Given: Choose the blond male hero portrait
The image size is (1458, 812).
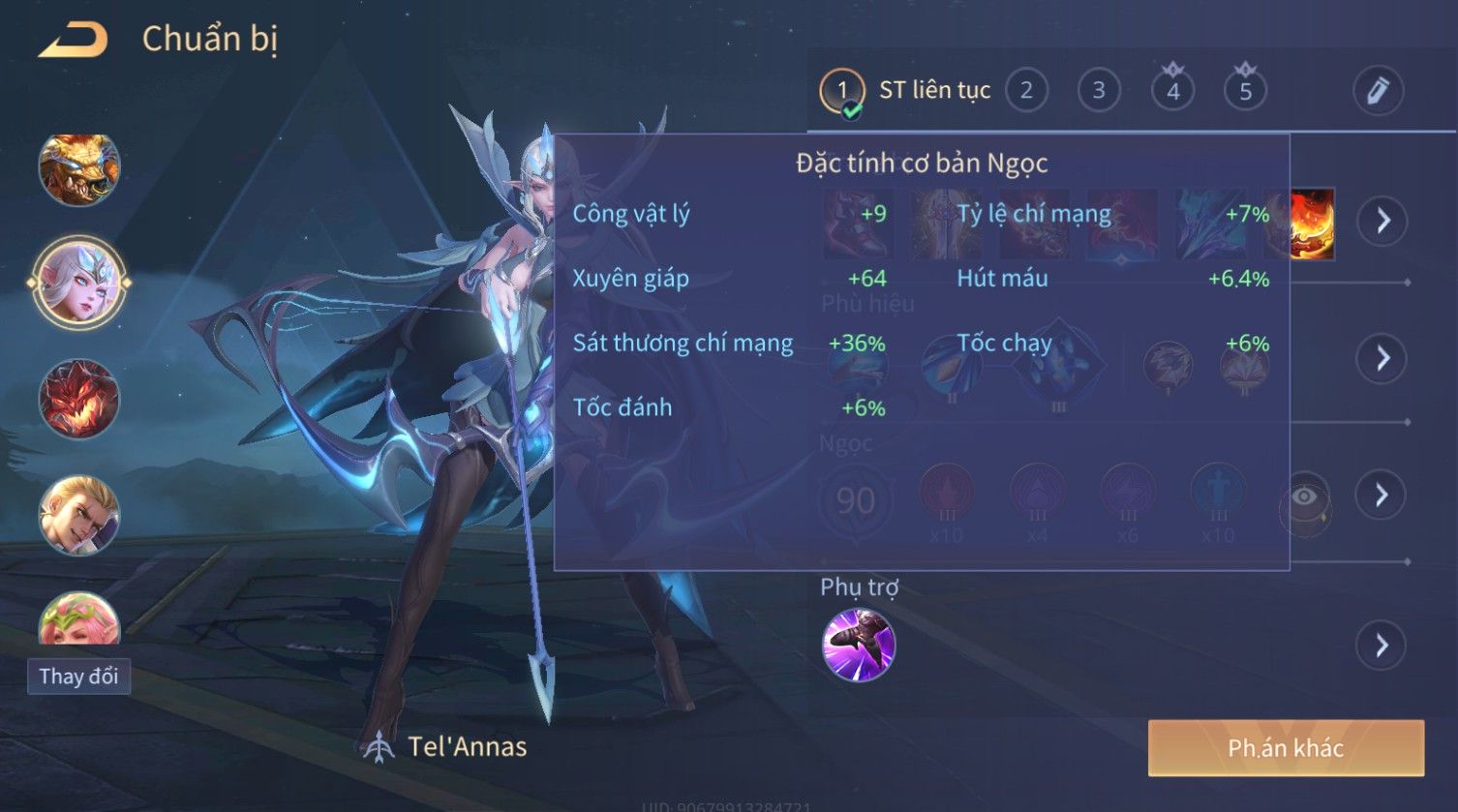Looking at the screenshot, I should [79, 514].
